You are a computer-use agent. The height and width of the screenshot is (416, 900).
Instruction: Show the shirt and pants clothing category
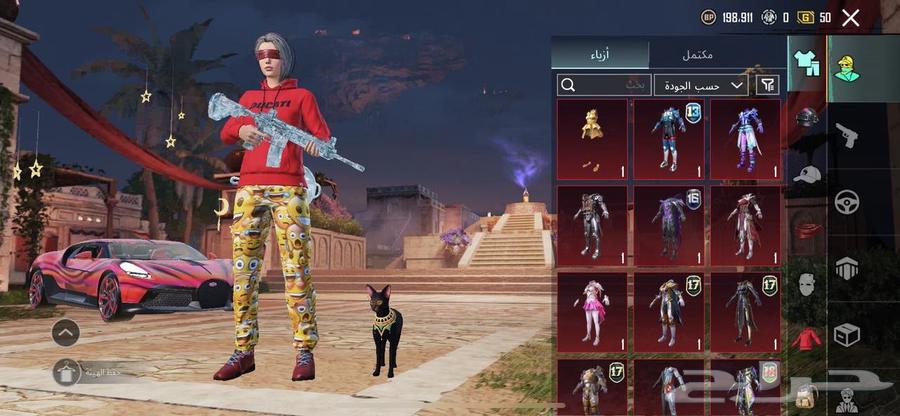(x=805, y=62)
